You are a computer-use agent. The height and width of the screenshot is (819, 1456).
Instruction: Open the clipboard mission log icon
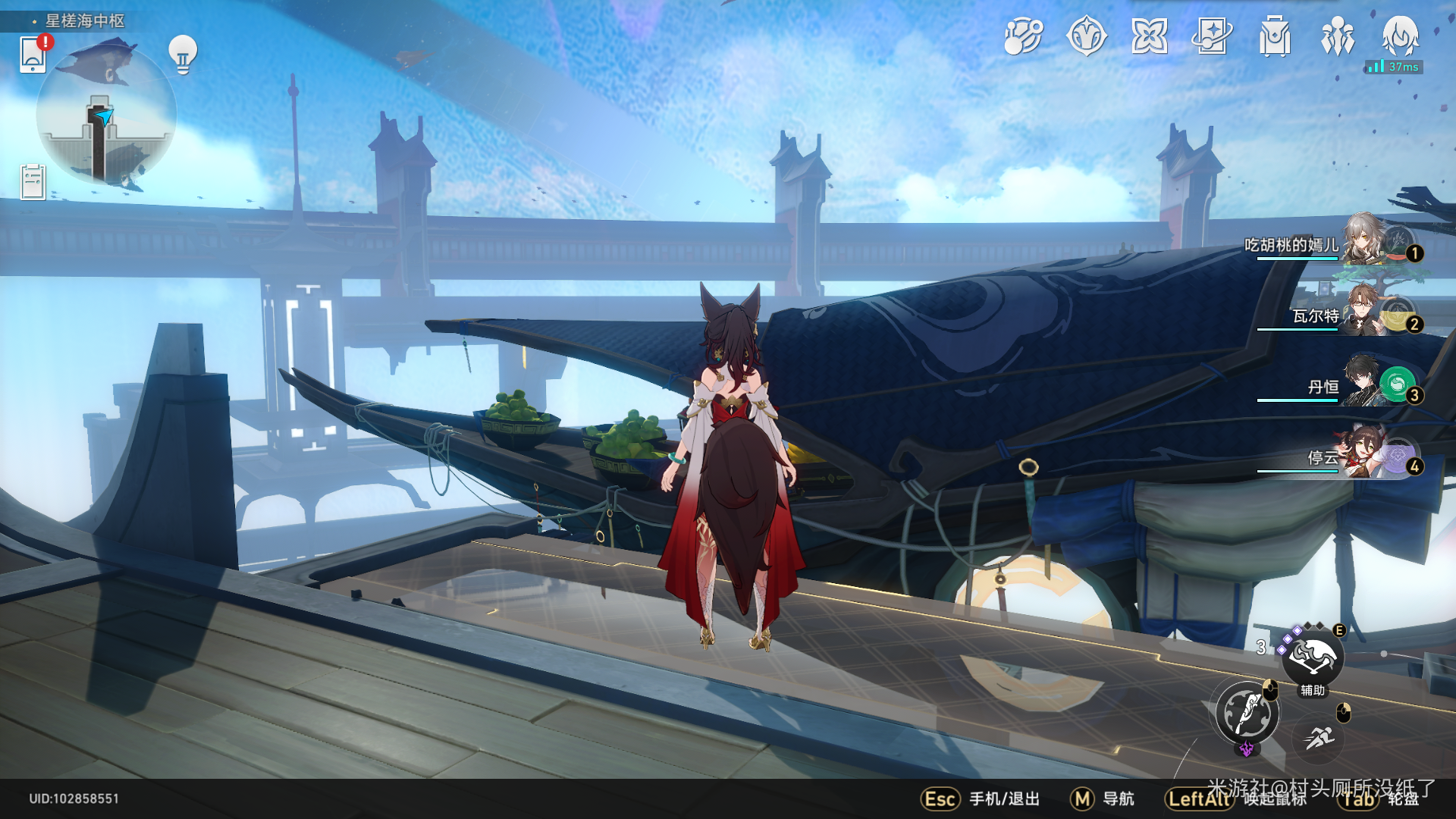(x=33, y=182)
